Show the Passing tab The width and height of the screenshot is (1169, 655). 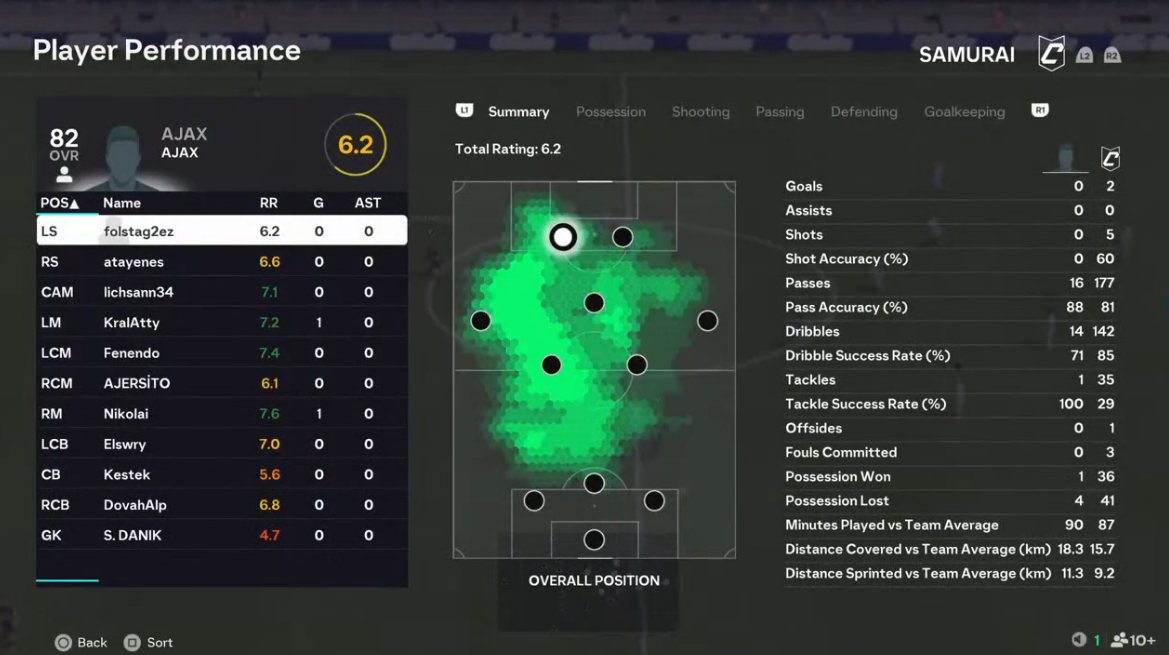[x=779, y=112]
